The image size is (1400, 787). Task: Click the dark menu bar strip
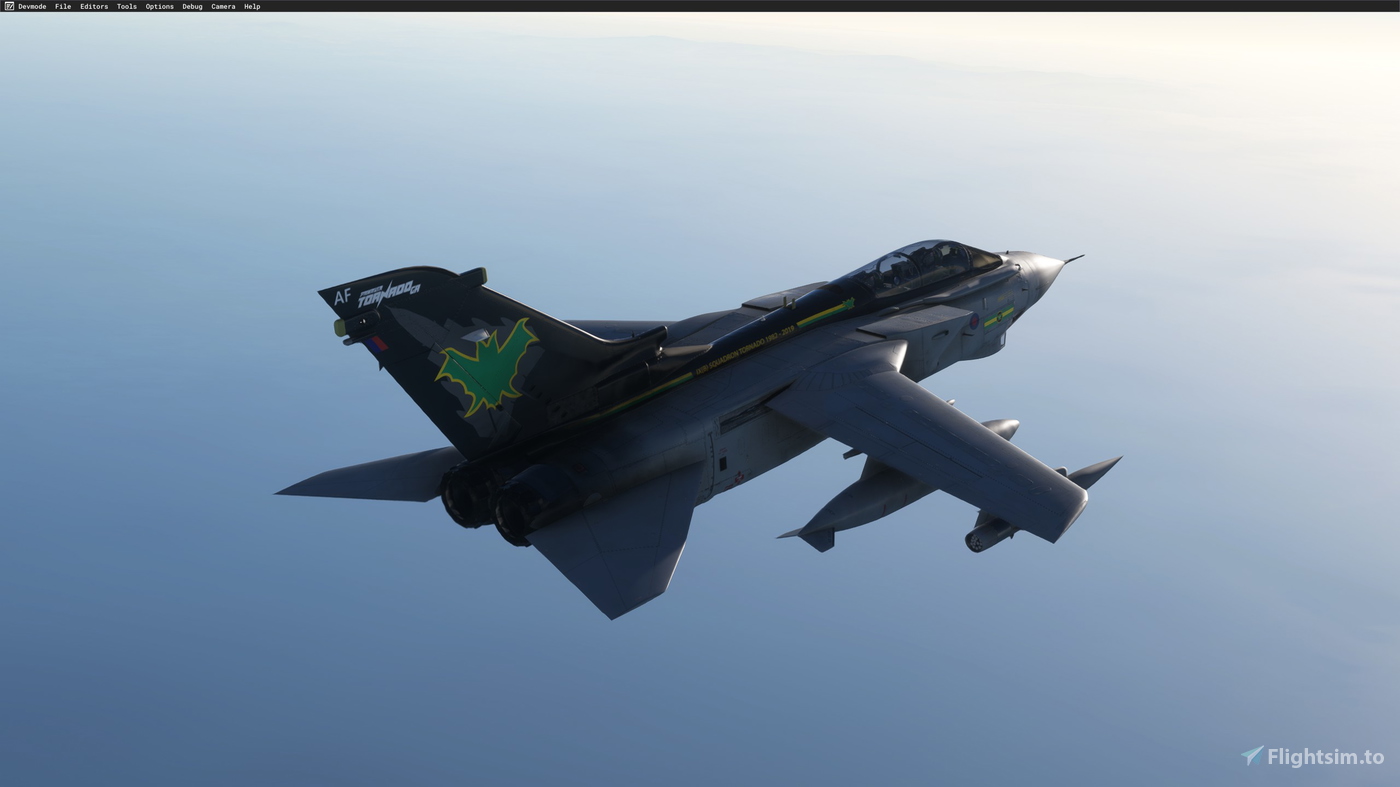click(x=700, y=5)
